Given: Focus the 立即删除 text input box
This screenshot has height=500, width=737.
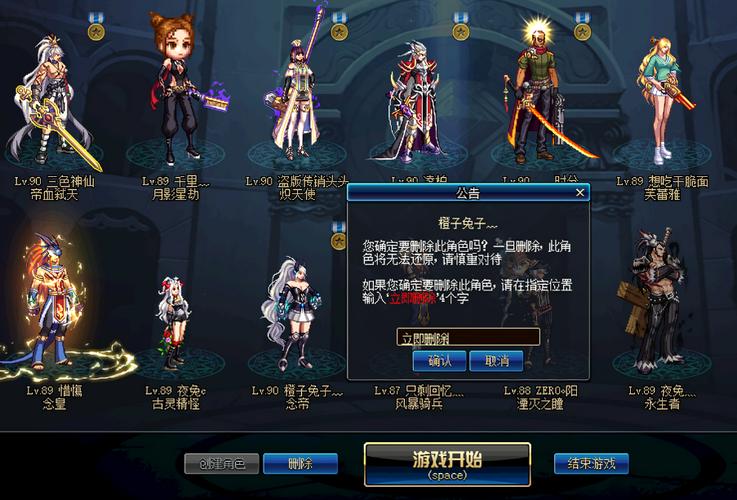Looking at the screenshot, I should click(468, 337).
